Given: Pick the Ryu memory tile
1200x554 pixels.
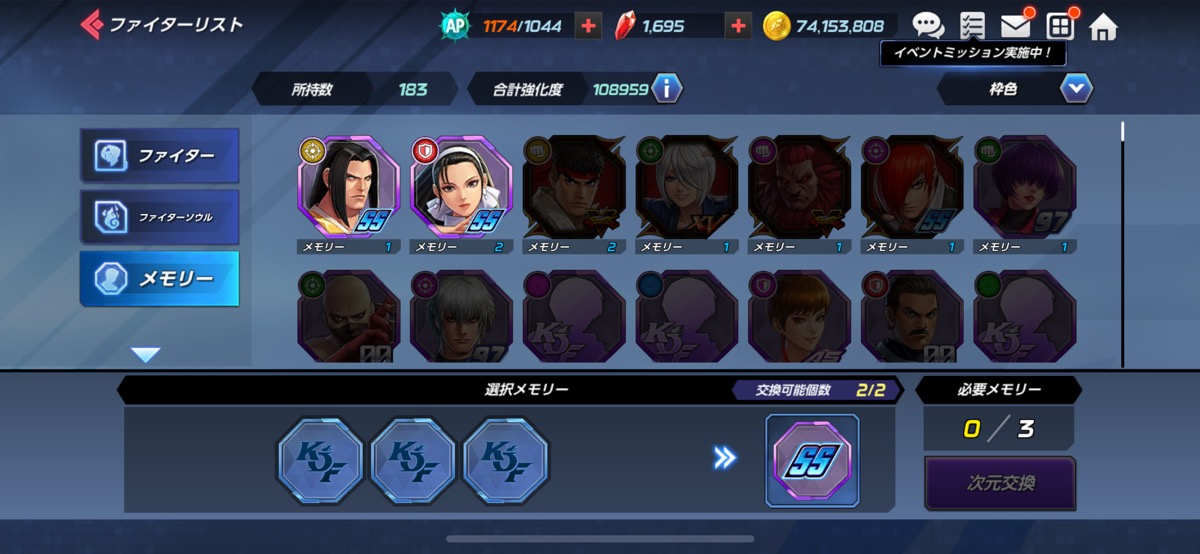Looking at the screenshot, I should 574,187.
